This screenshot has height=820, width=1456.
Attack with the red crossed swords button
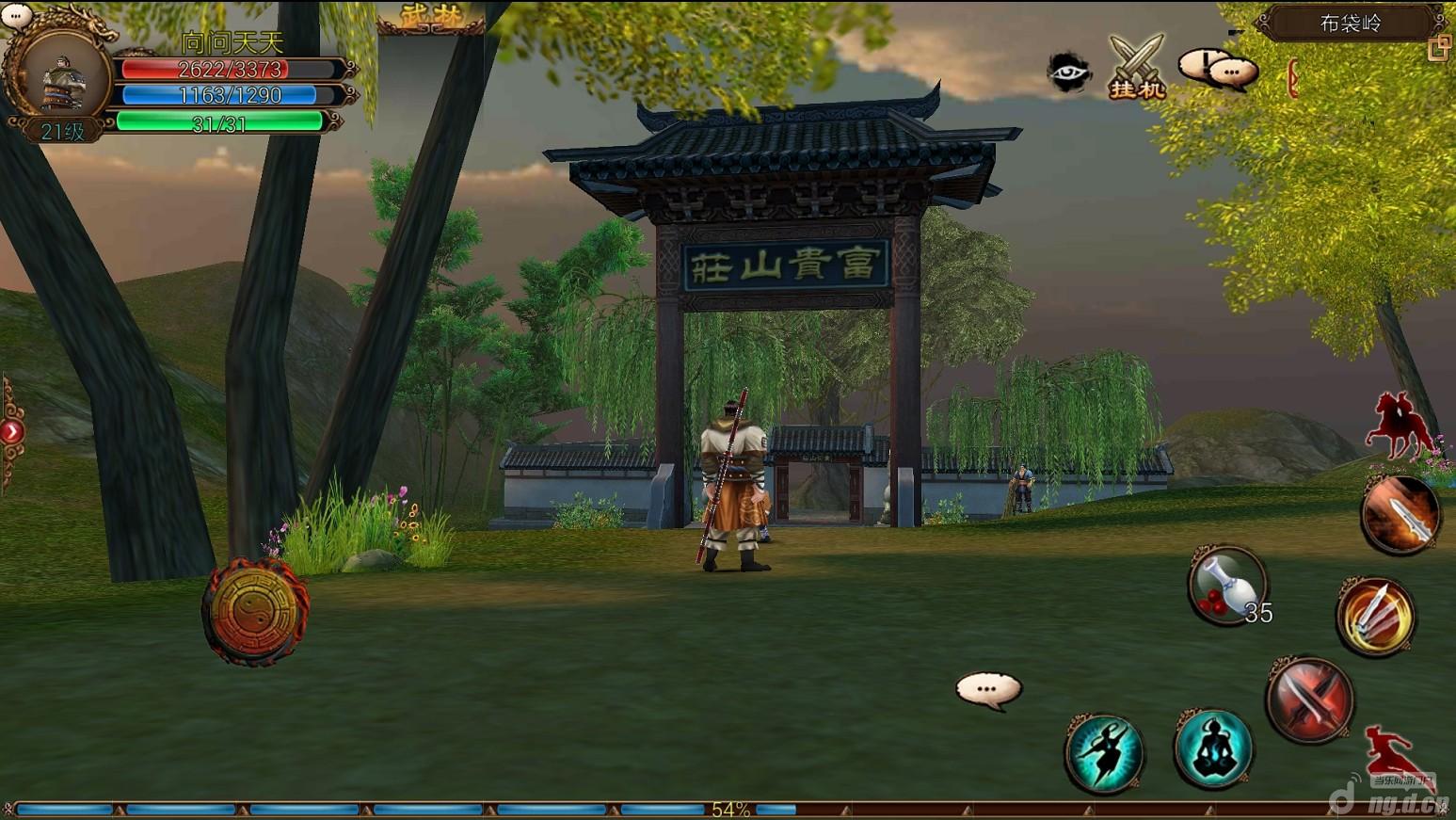tap(1309, 699)
